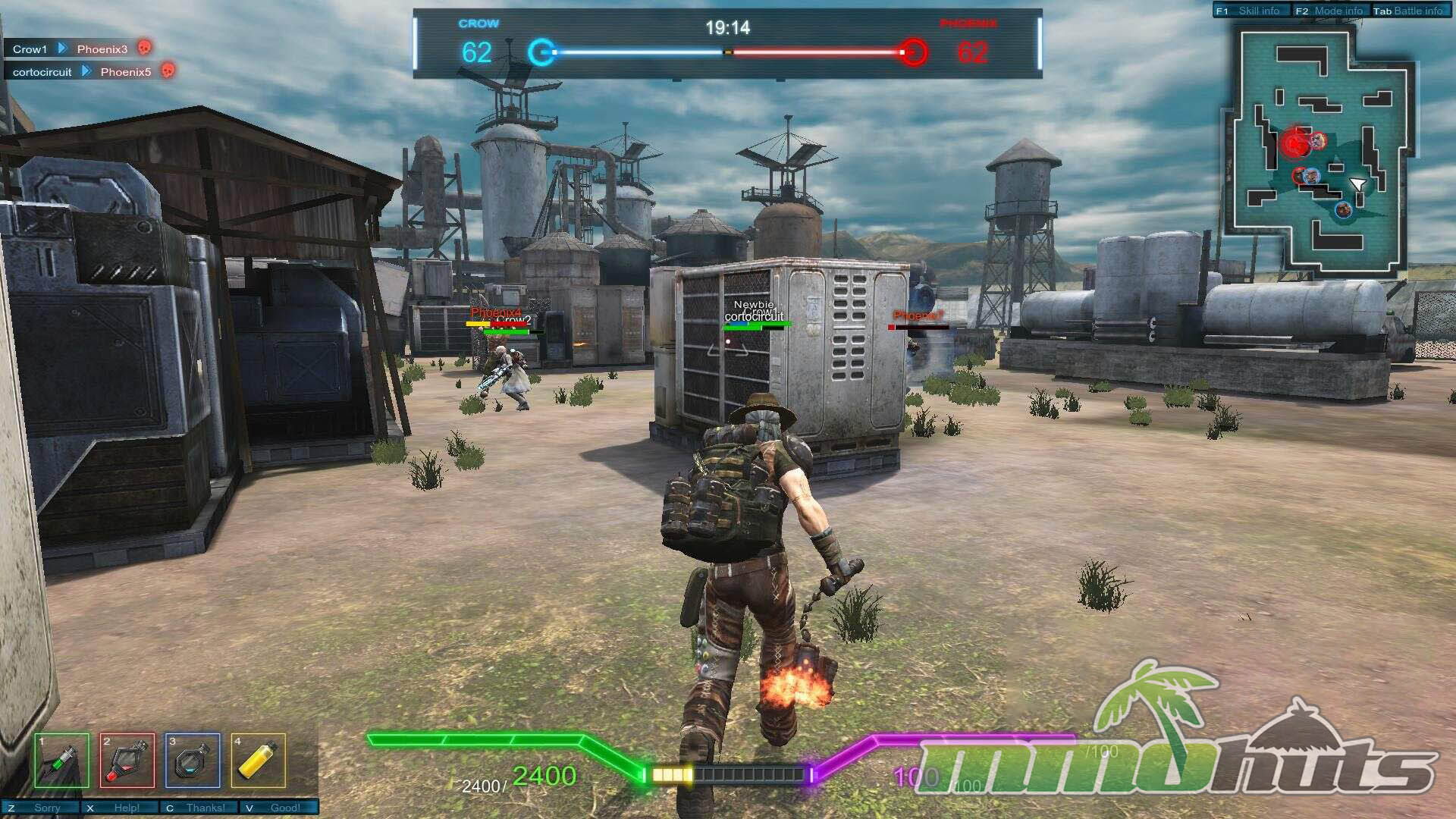Select the red potion flask in slot 2

click(127, 761)
